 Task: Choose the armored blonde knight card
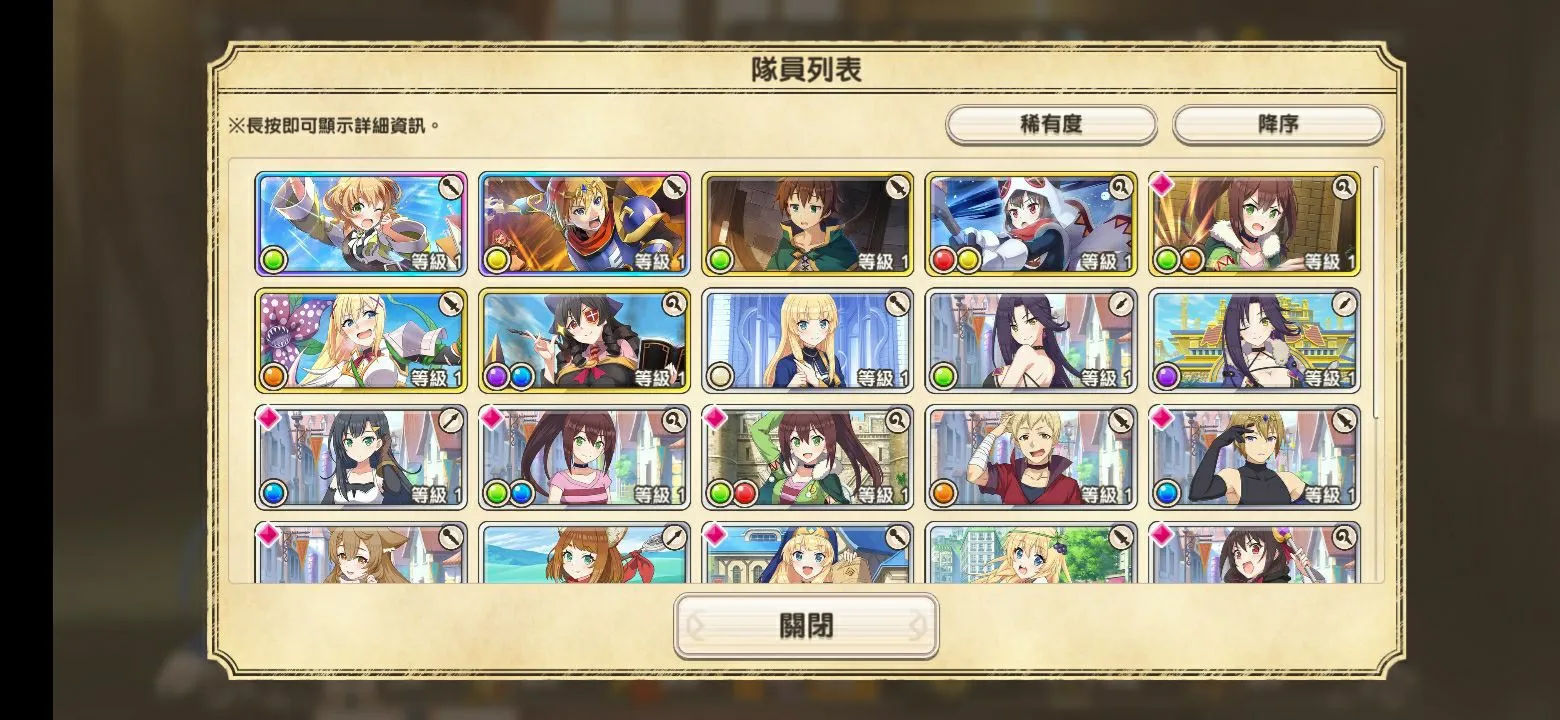point(584,224)
